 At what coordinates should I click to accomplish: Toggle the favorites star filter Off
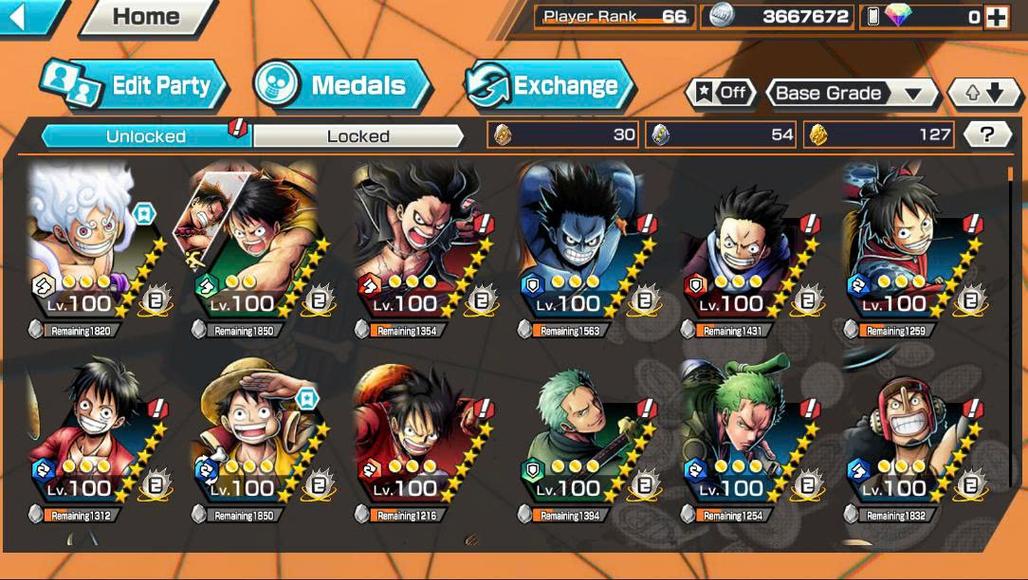point(720,93)
